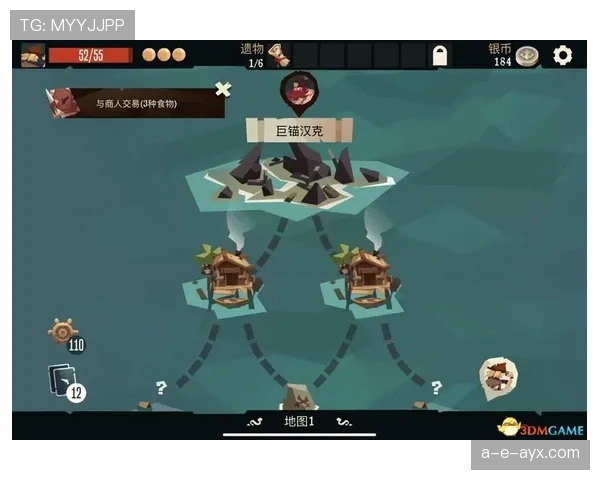
Task: Tap the pirate portrait speech bubble
Action: (497, 376)
